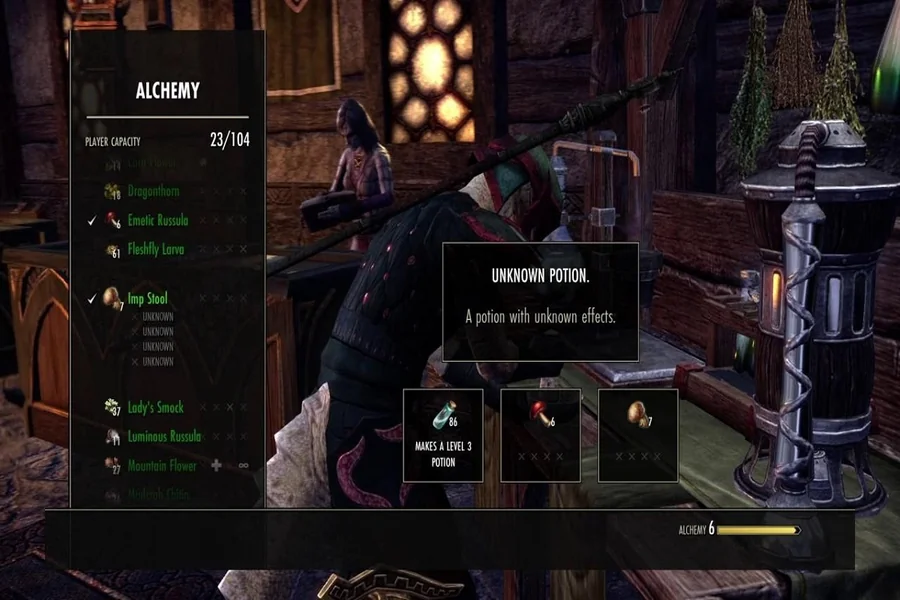Deselect the Emetic Russula reagent row
Image resolution: width=900 pixels, height=600 pixels.
pos(157,220)
